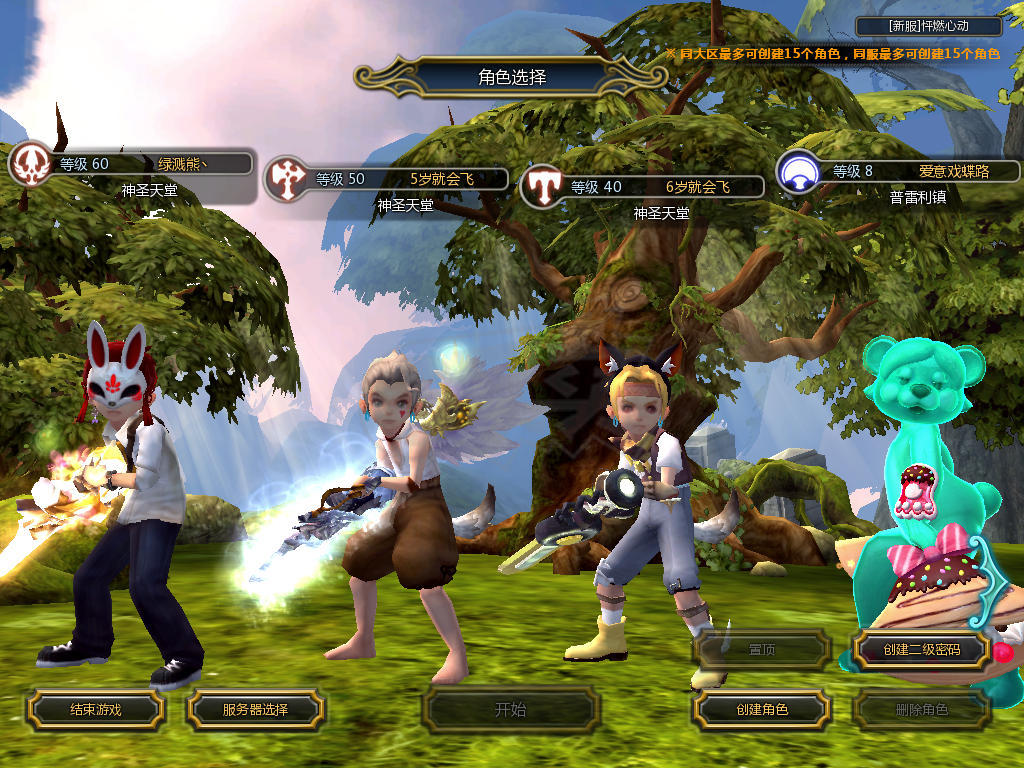Click the 置顶 pin-to-top button
The image size is (1024, 768).
pos(762,650)
